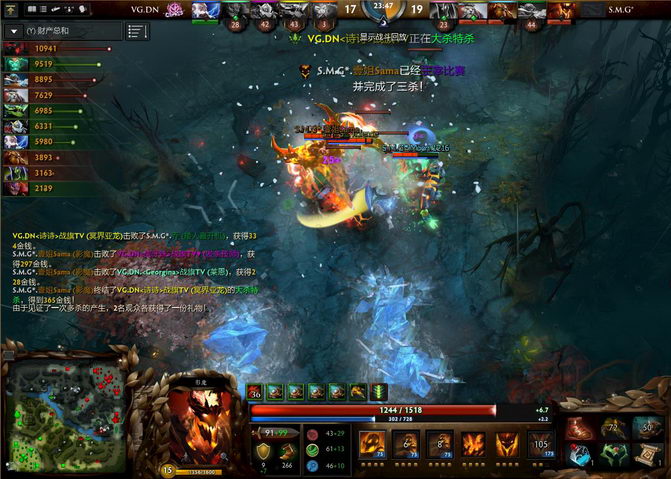Click the item slot showing 50 cooldown

[x=645, y=428]
